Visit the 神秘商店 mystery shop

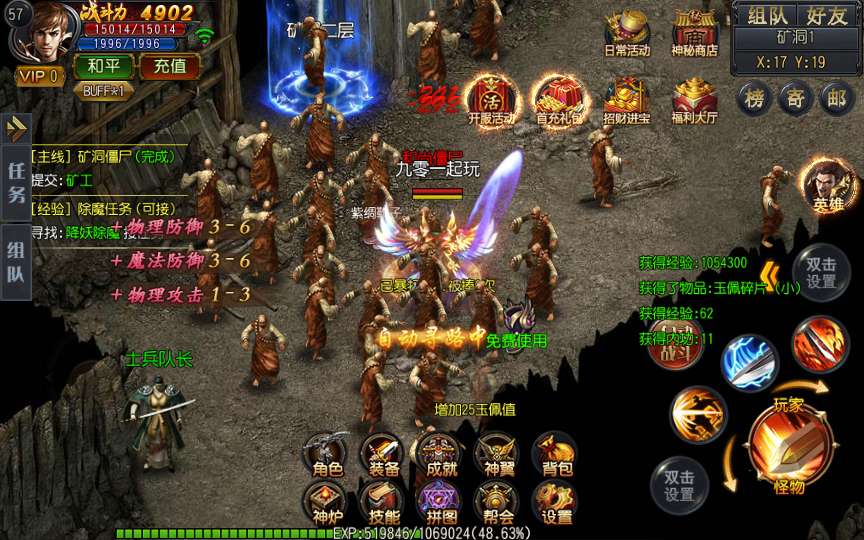point(695,32)
